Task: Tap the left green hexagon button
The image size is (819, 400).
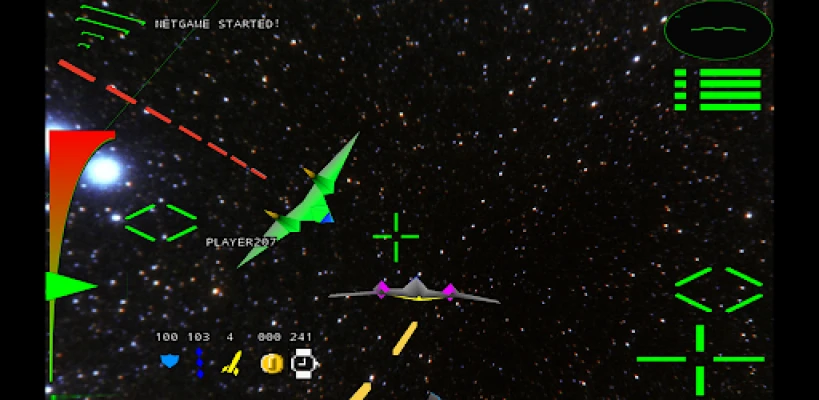Action: pyautogui.click(x=160, y=222)
